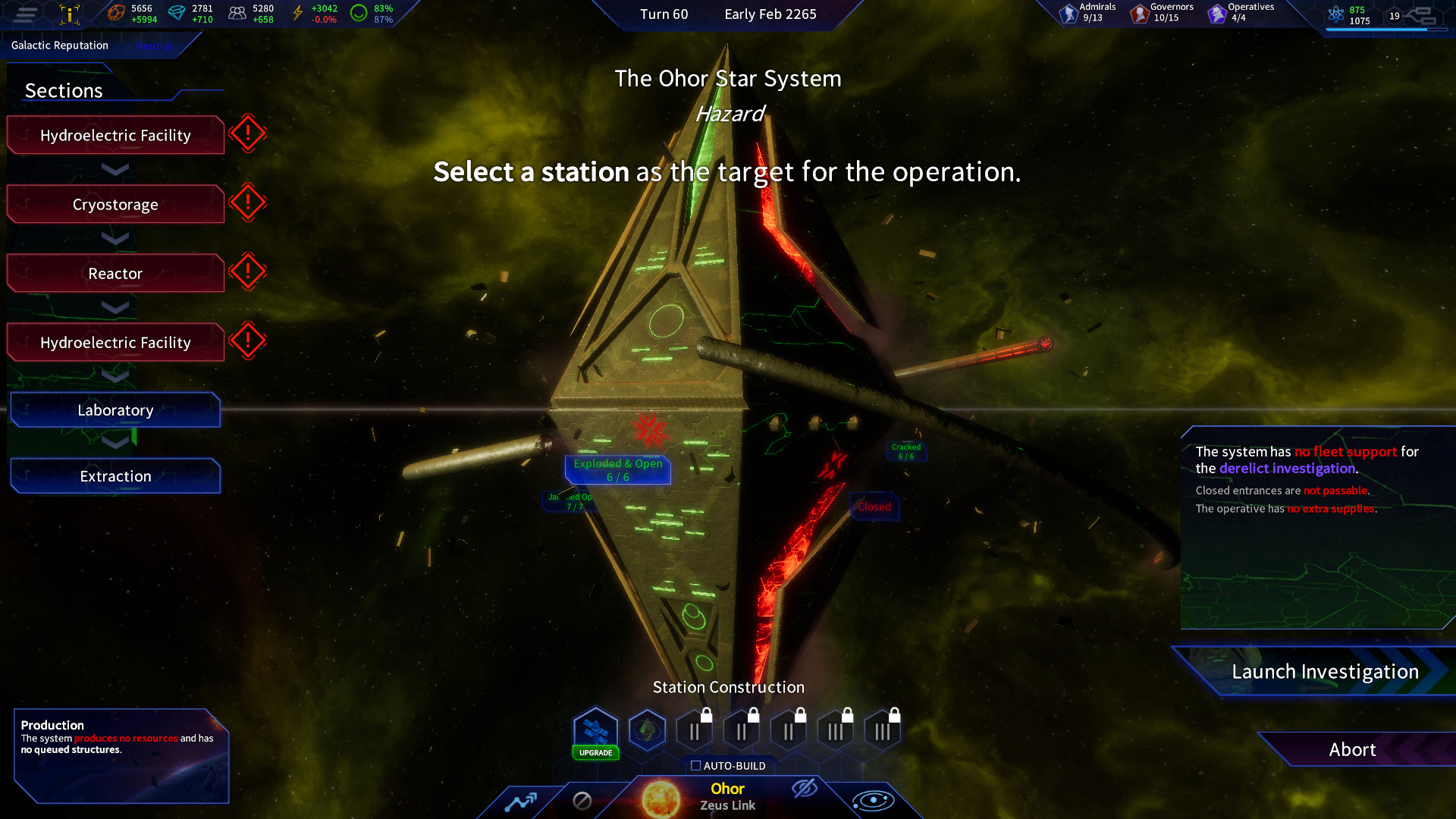The height and width of the screenshot is (819, 1456).
Task: Toggle the hidden-eye visibility icon near Ohor
Action: pos(804,790)
